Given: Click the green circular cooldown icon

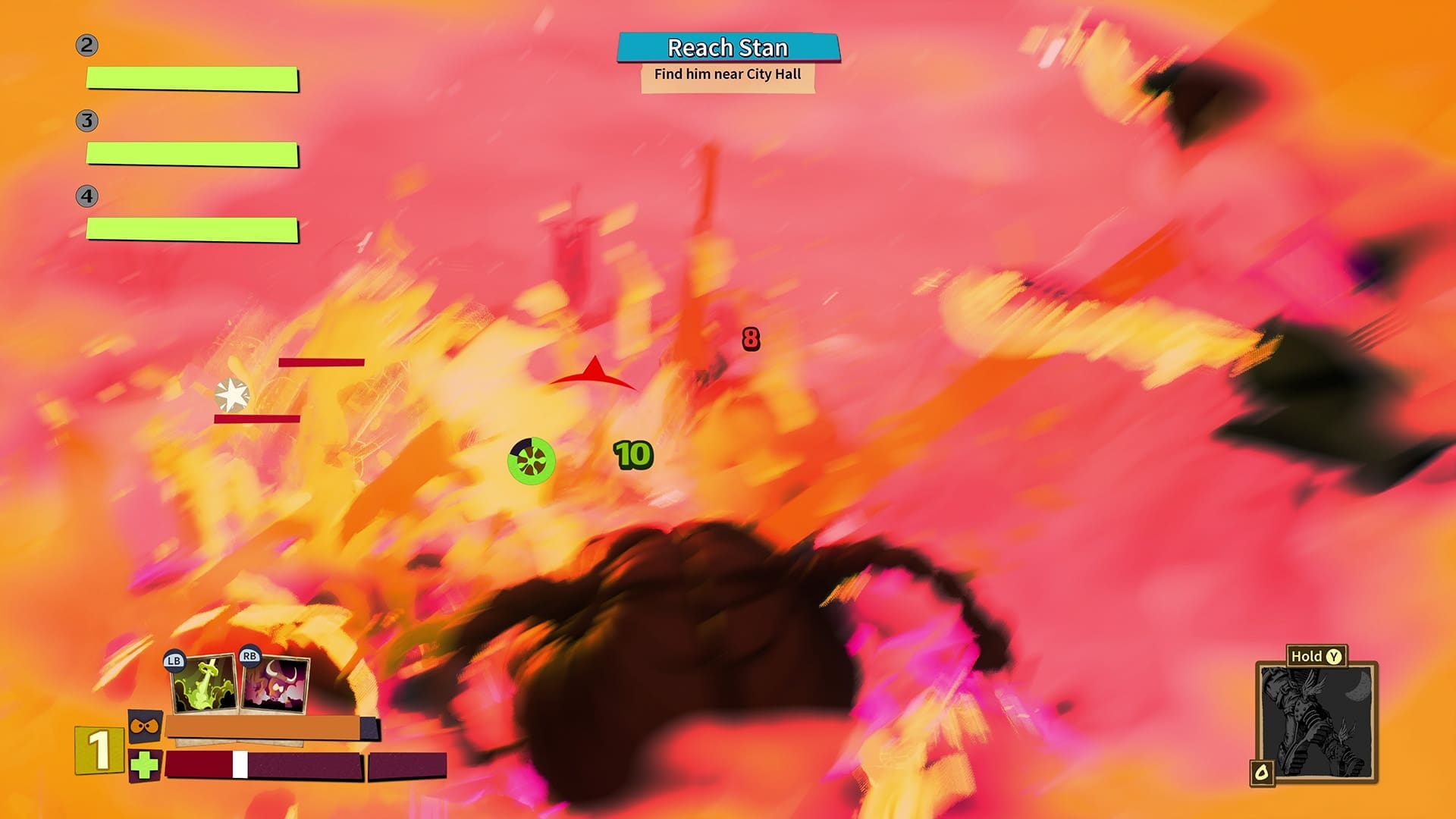Looking at the screenshot, I should coord(531,460).
